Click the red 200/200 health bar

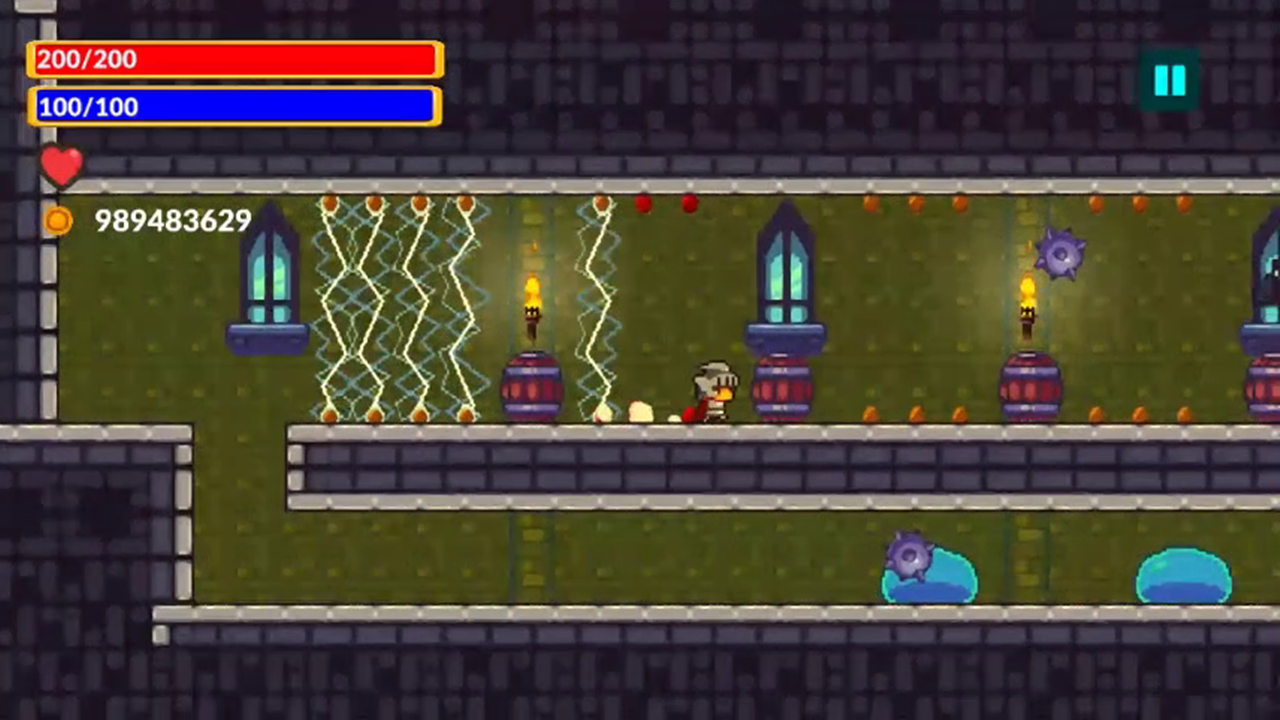[233, 60]
